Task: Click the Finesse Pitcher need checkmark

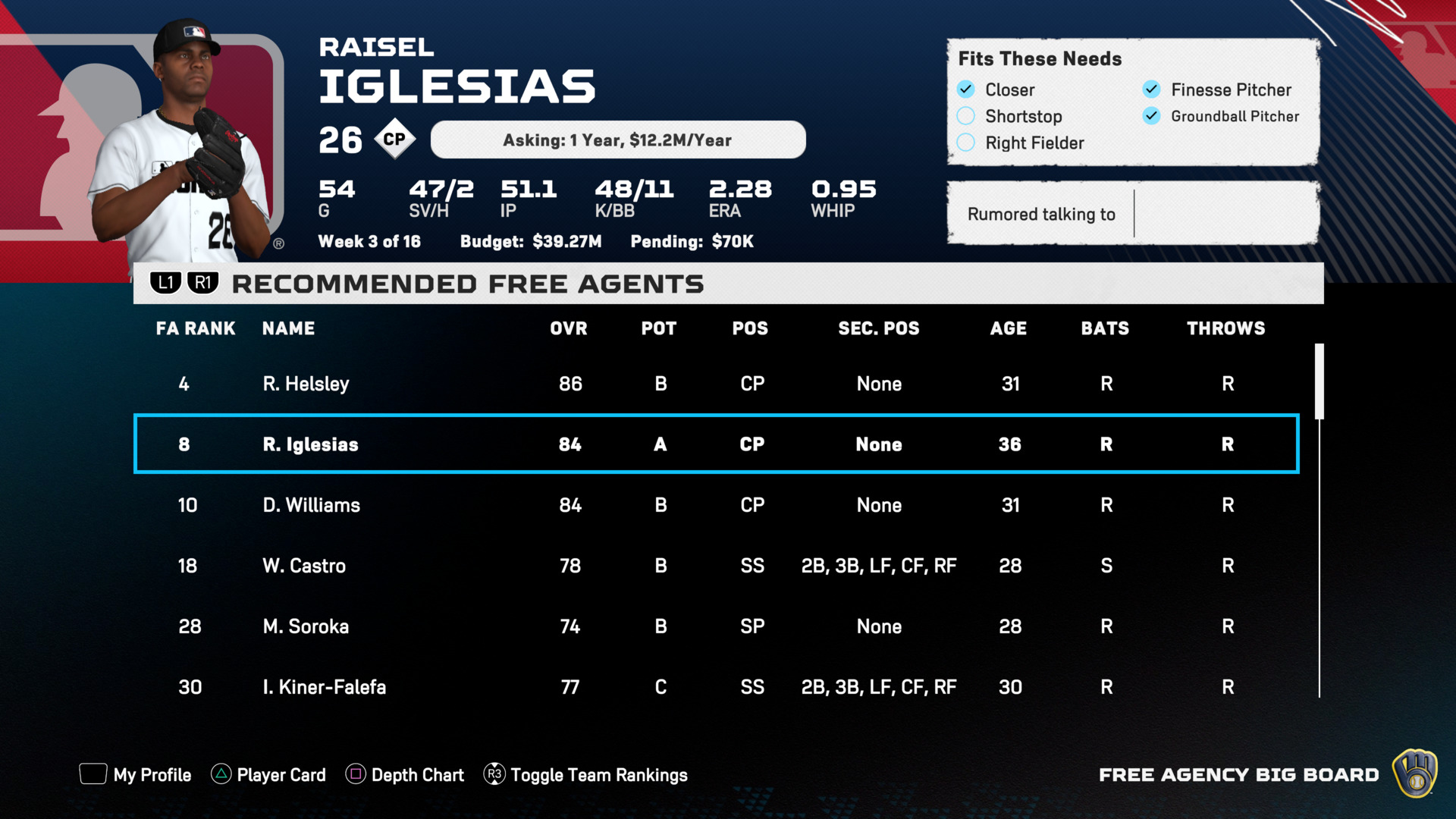Action: click(1151, 89)
